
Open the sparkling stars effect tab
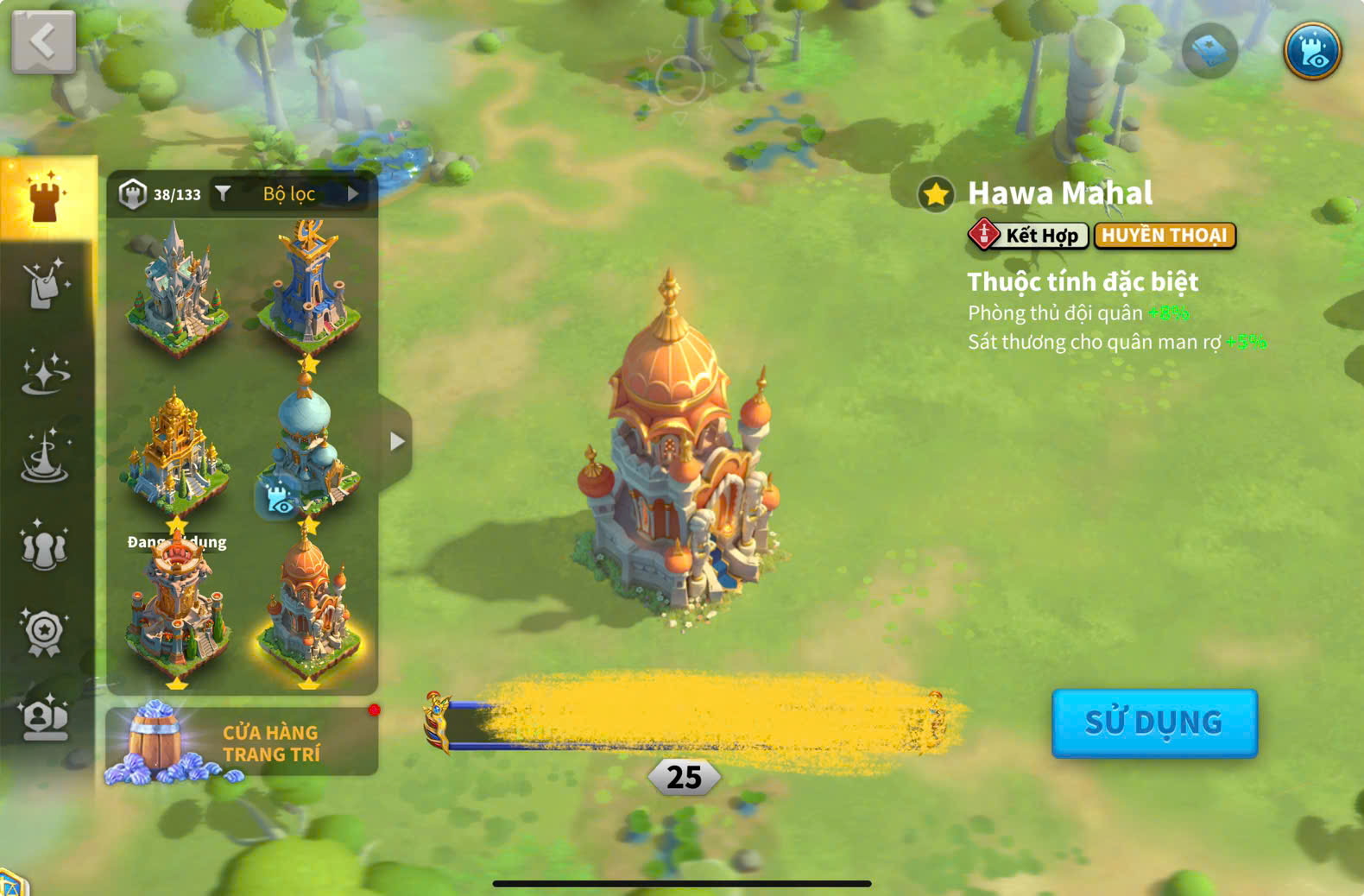pos(45,373)
